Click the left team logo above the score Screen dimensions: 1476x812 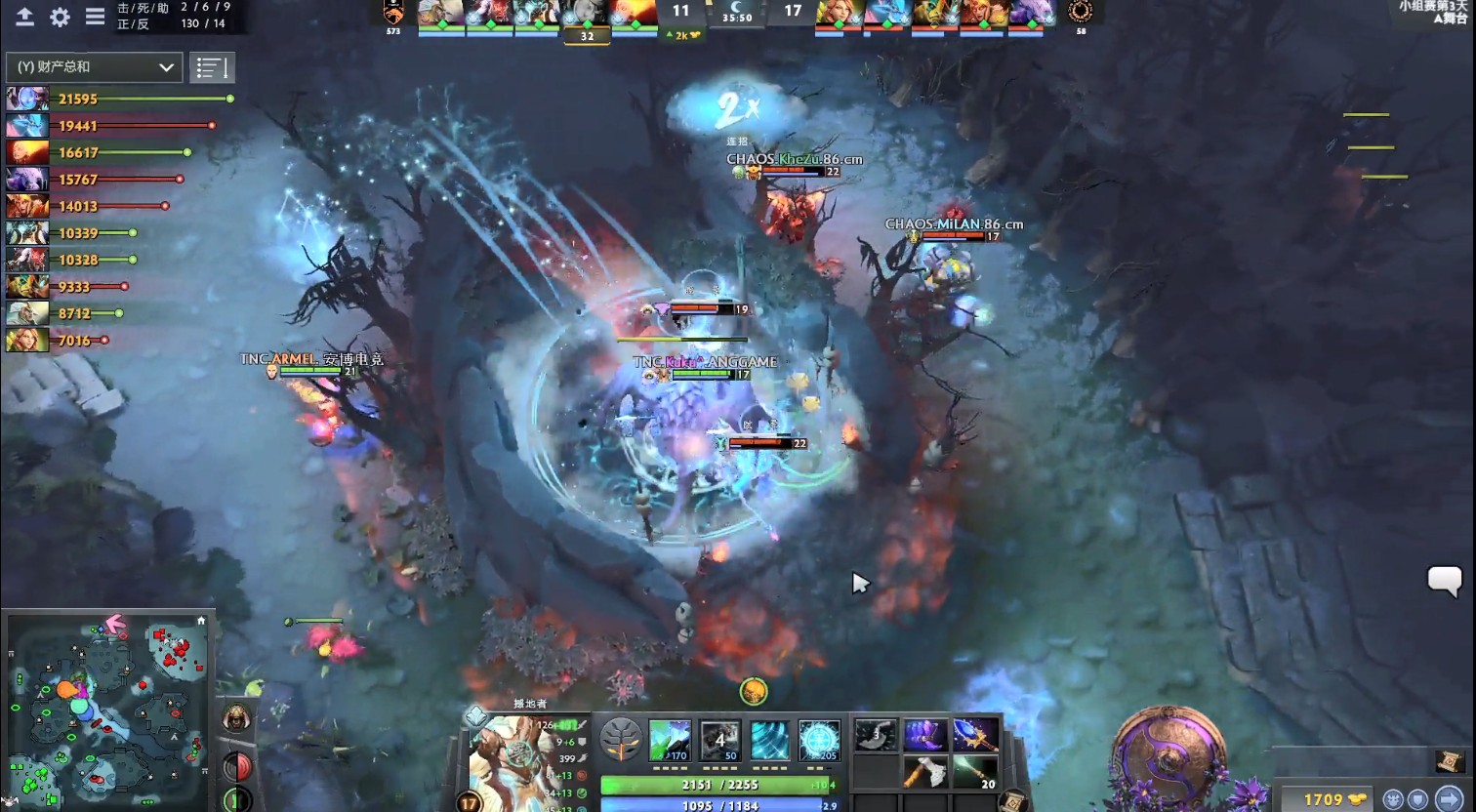(x=396, y=14)
